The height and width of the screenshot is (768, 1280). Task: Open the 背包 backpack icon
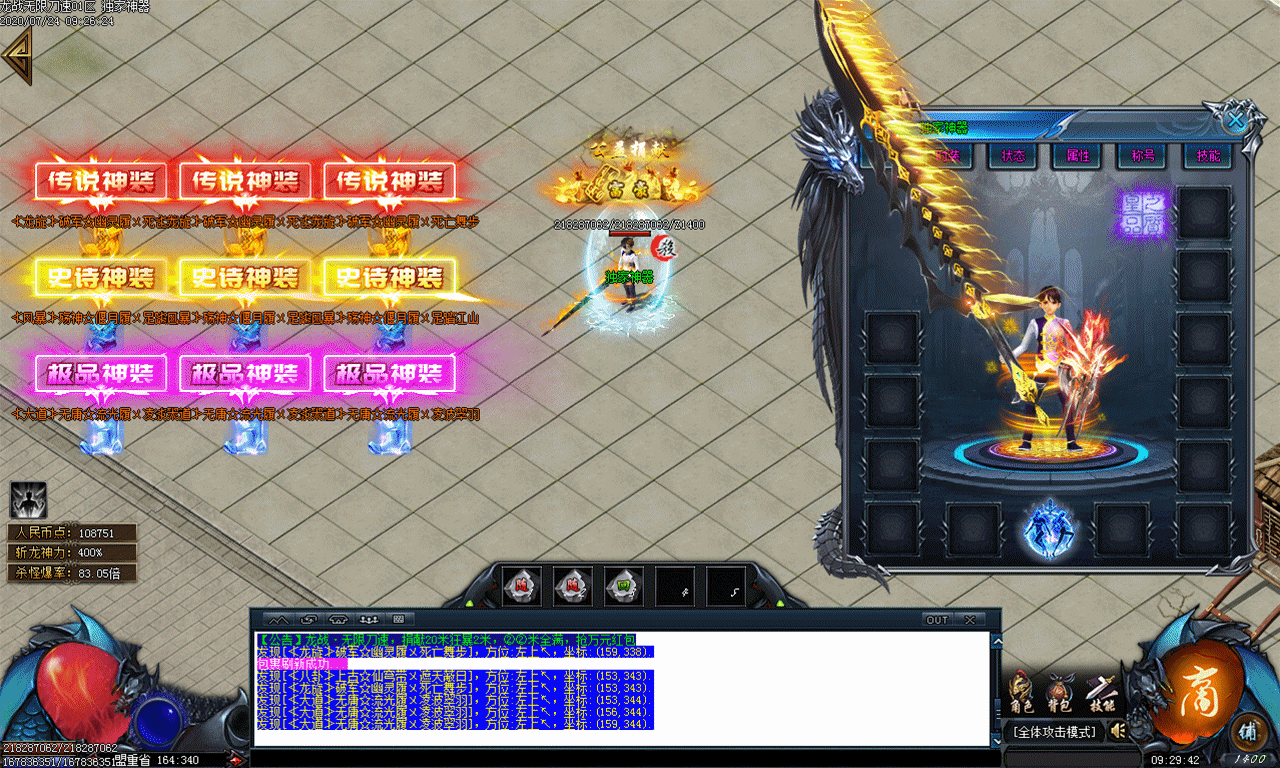pos(1059,691)
